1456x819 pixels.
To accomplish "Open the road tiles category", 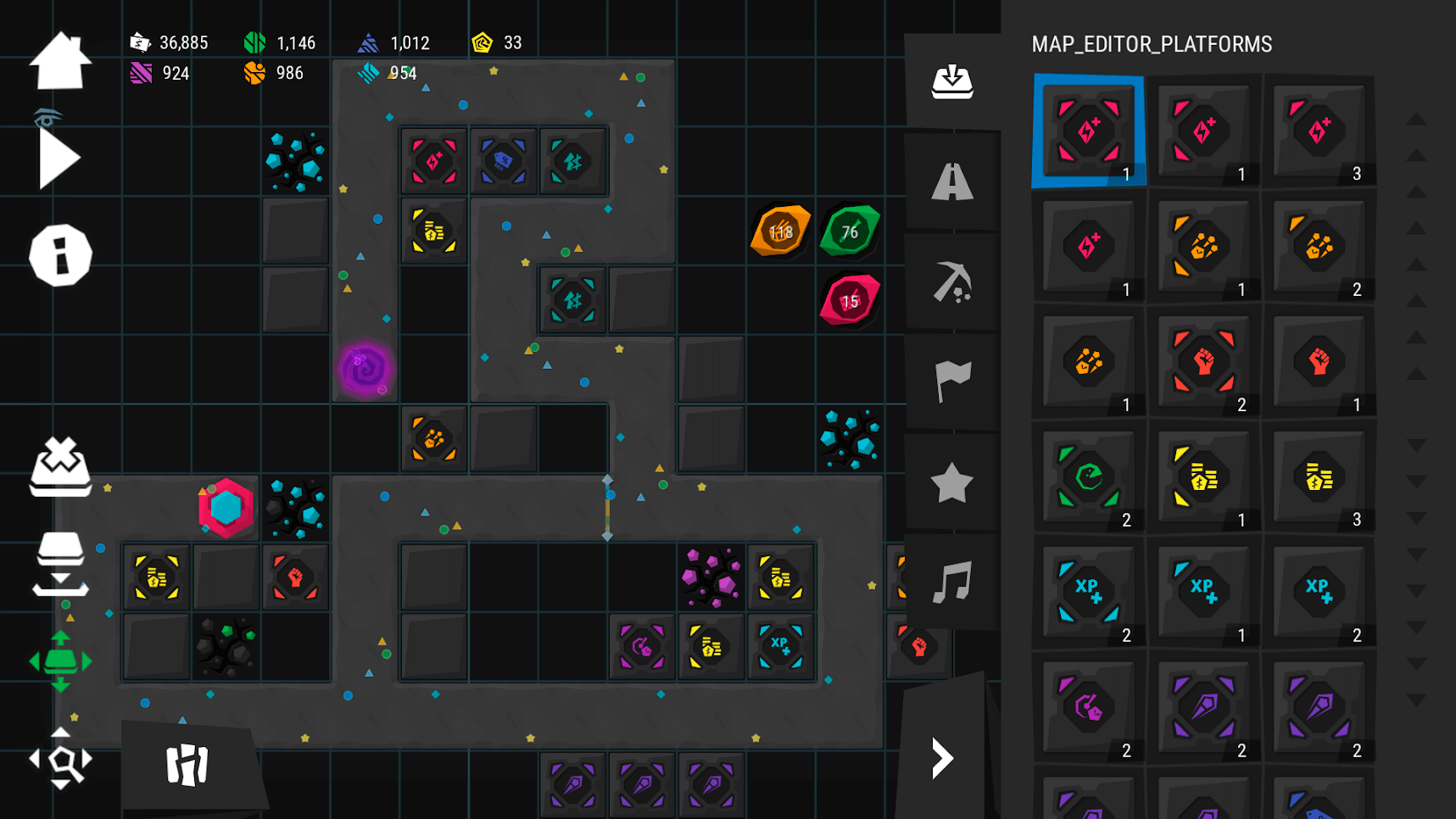I will click(951, 181).
